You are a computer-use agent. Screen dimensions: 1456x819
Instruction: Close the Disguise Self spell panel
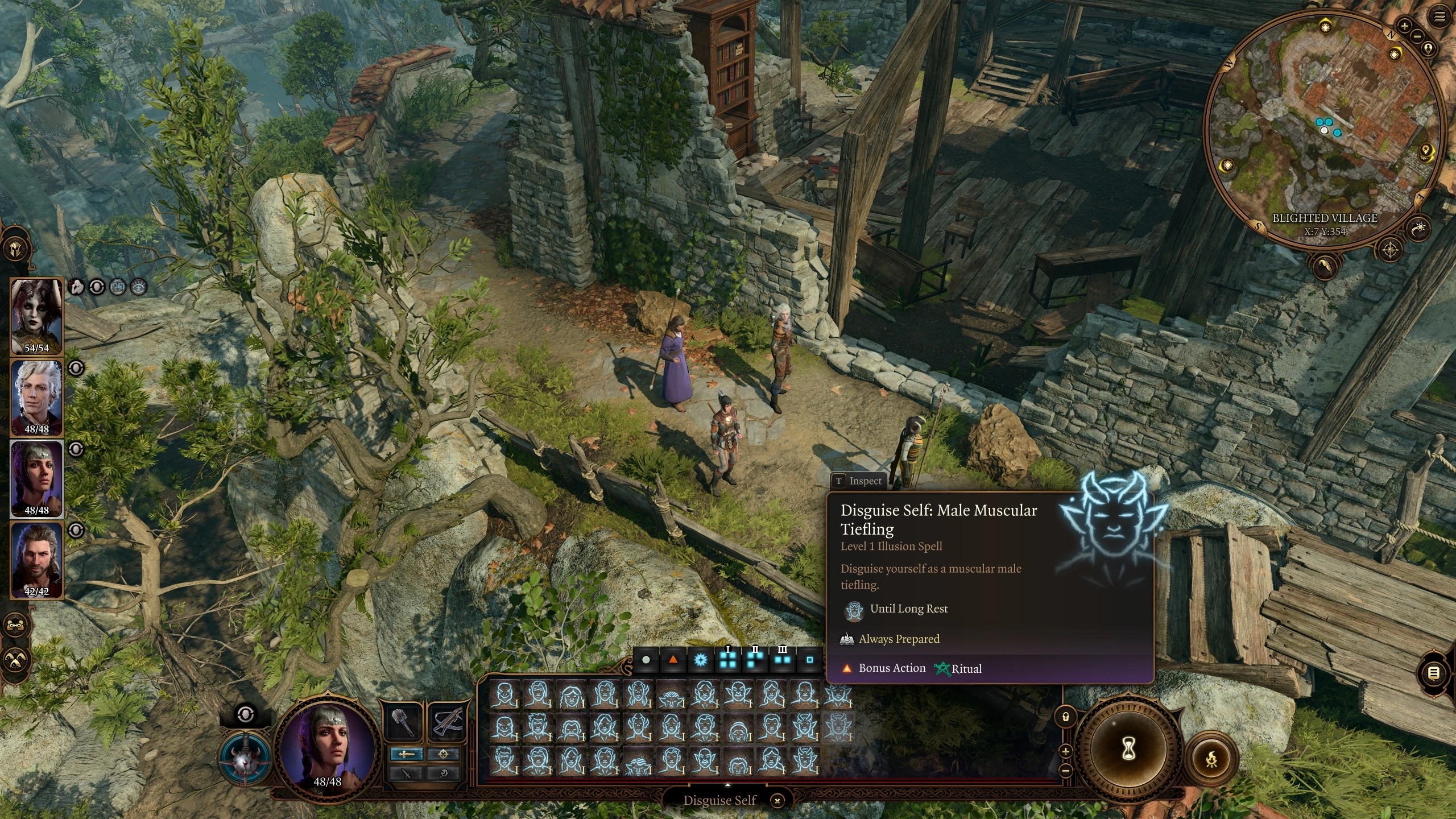[777, 801]
